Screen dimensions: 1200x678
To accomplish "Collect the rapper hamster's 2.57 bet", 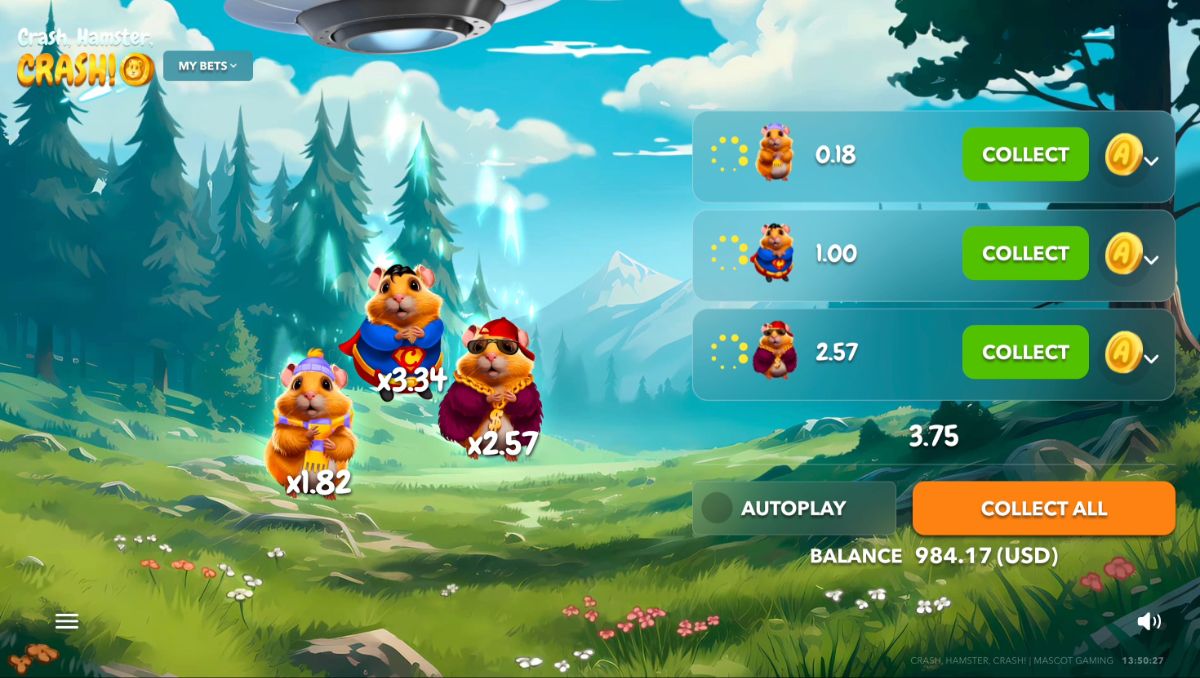I will 1025,352.
